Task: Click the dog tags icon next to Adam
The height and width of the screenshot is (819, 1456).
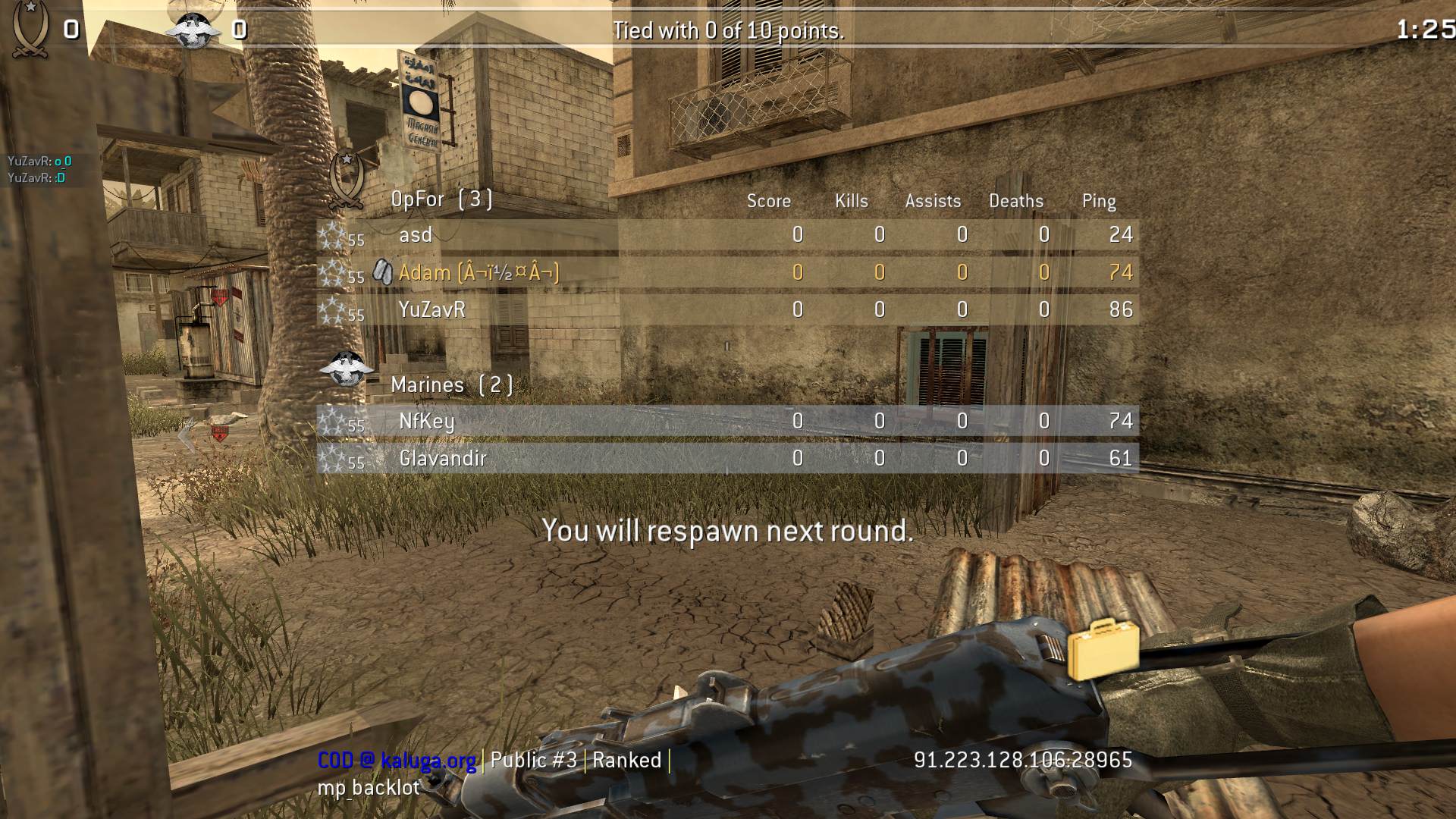Action: point(383,272)
